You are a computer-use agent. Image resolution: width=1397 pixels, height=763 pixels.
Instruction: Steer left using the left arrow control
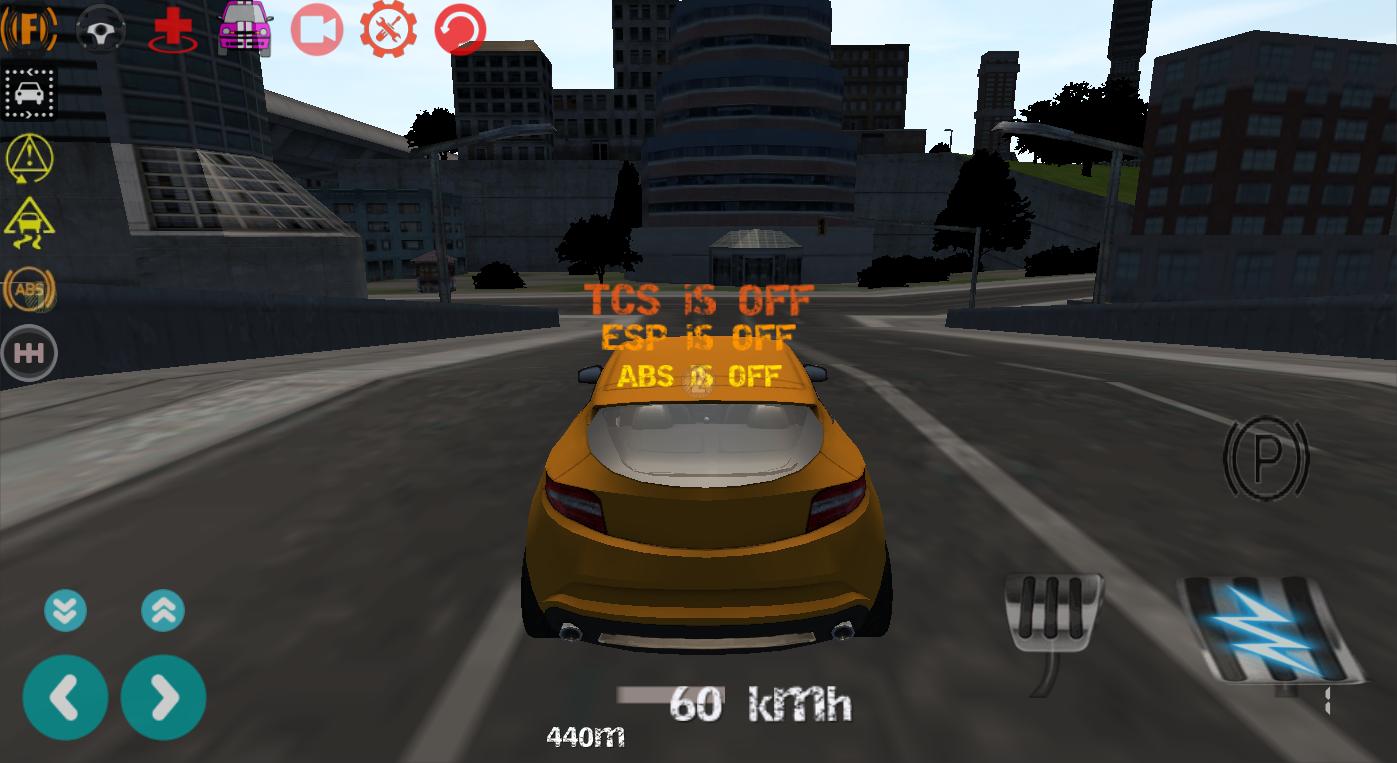65,696
